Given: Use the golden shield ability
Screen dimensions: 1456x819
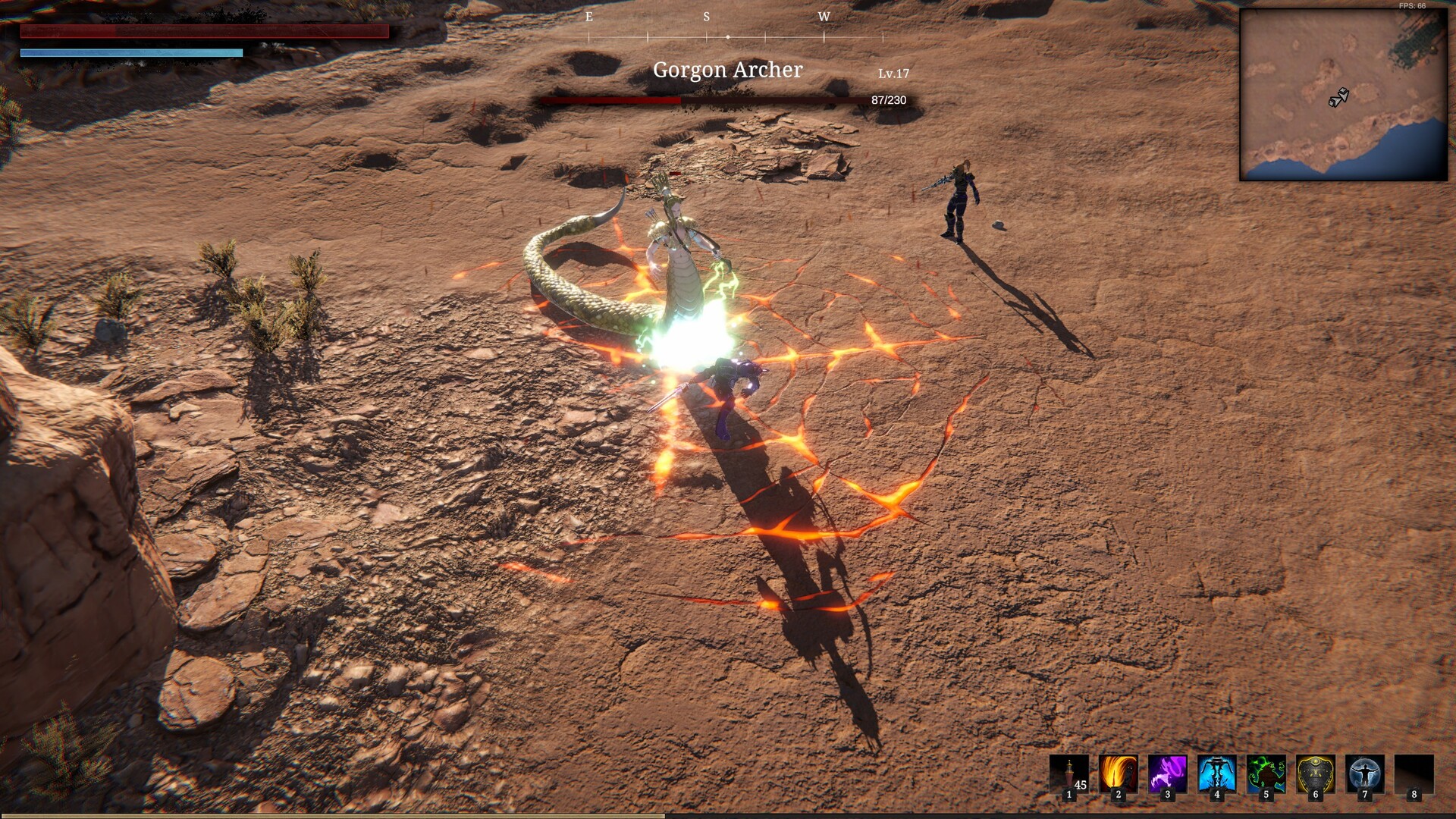Looking at the screenshot, I should (x=1316, y=774).
